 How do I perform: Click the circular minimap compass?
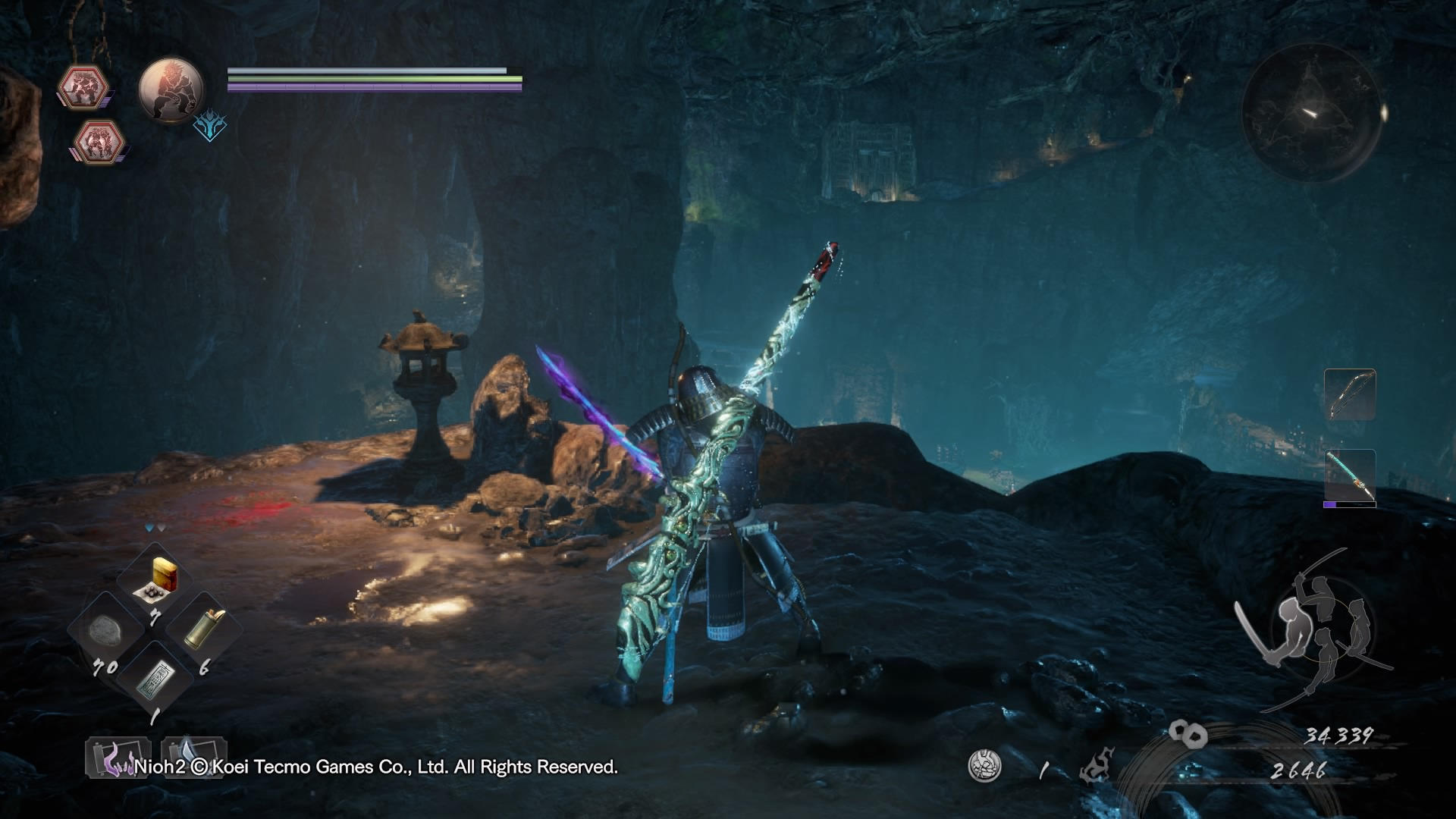tap(1313, 114)
